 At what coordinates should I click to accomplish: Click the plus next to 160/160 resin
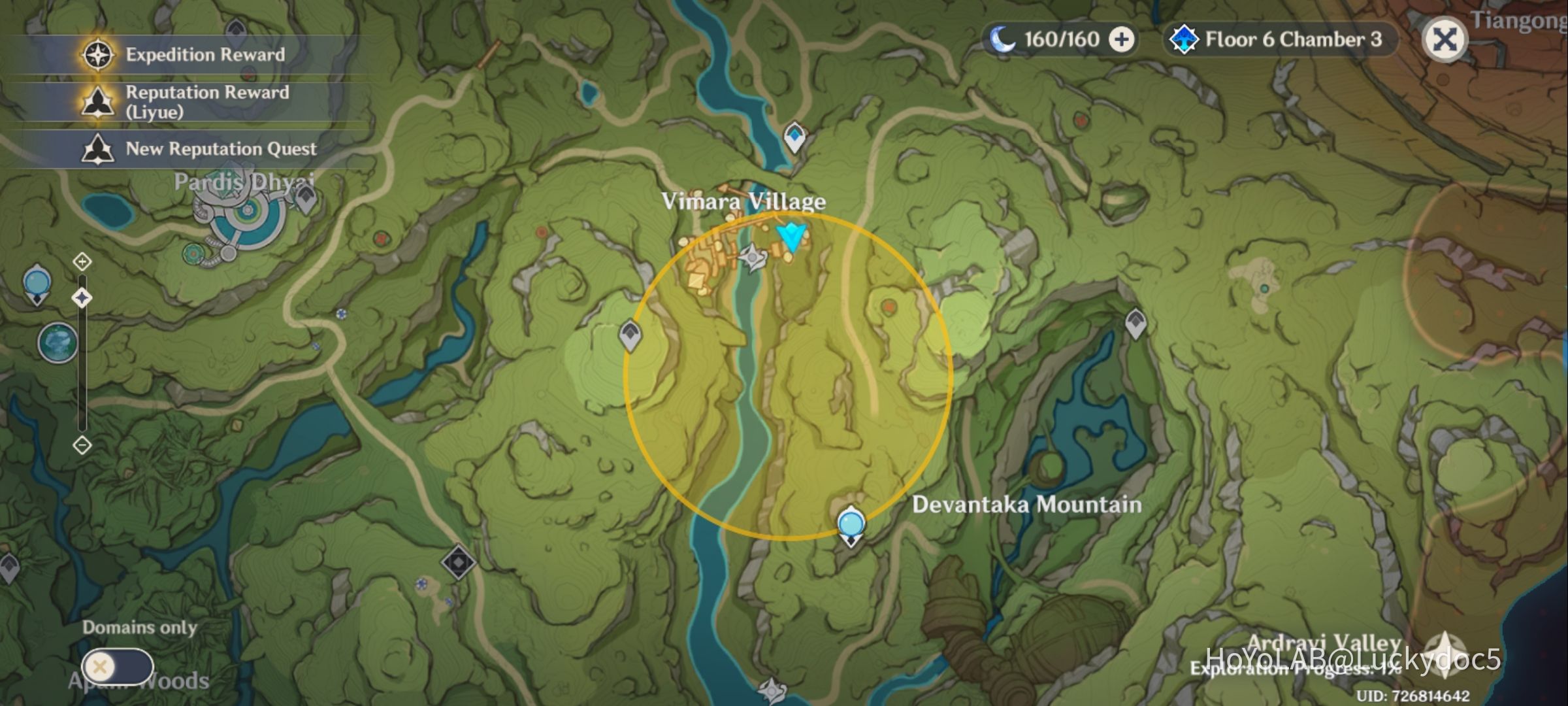click(x=1120, y=39)
